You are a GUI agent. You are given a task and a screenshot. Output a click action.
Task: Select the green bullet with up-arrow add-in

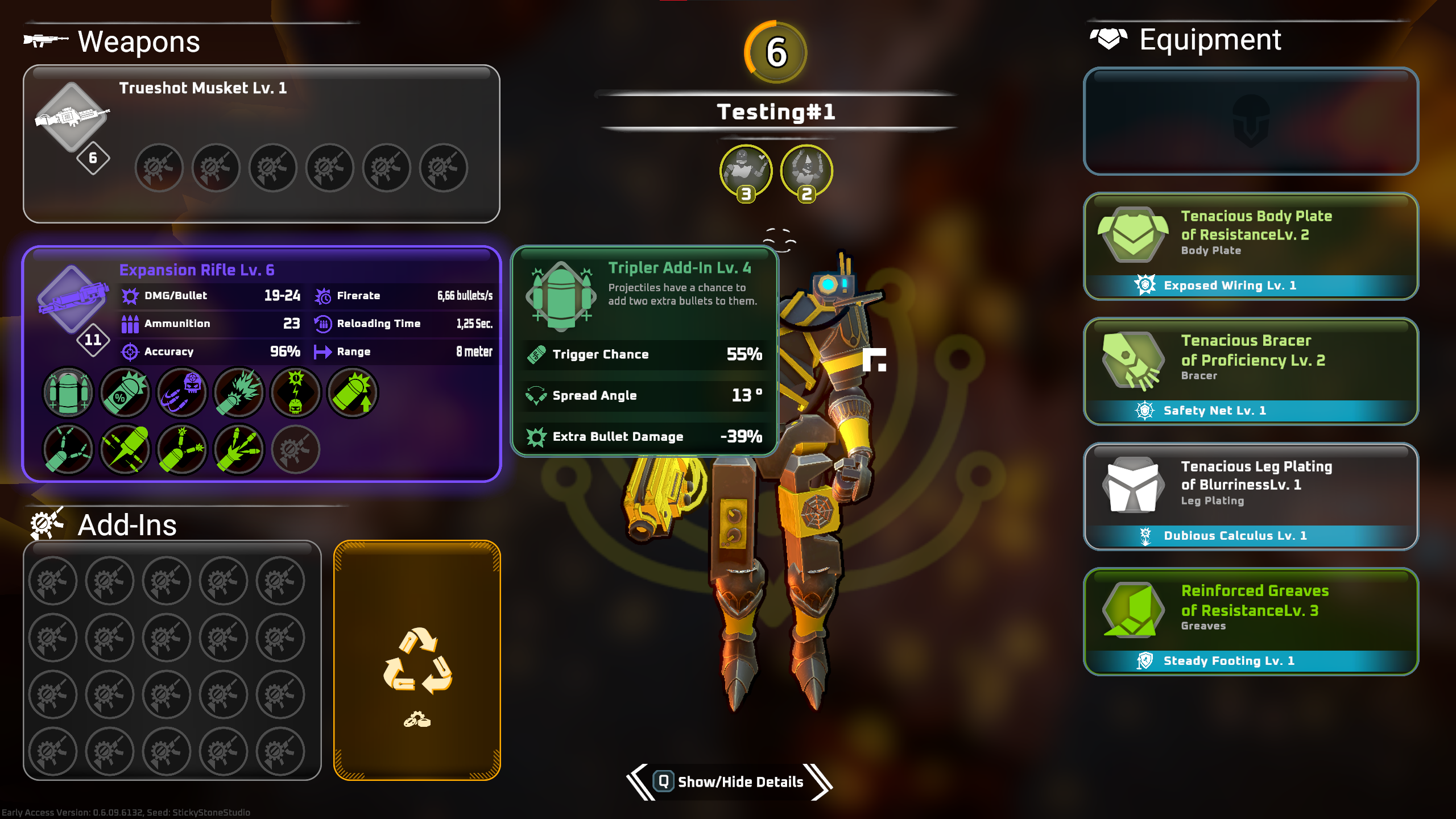tap(353, 392)
